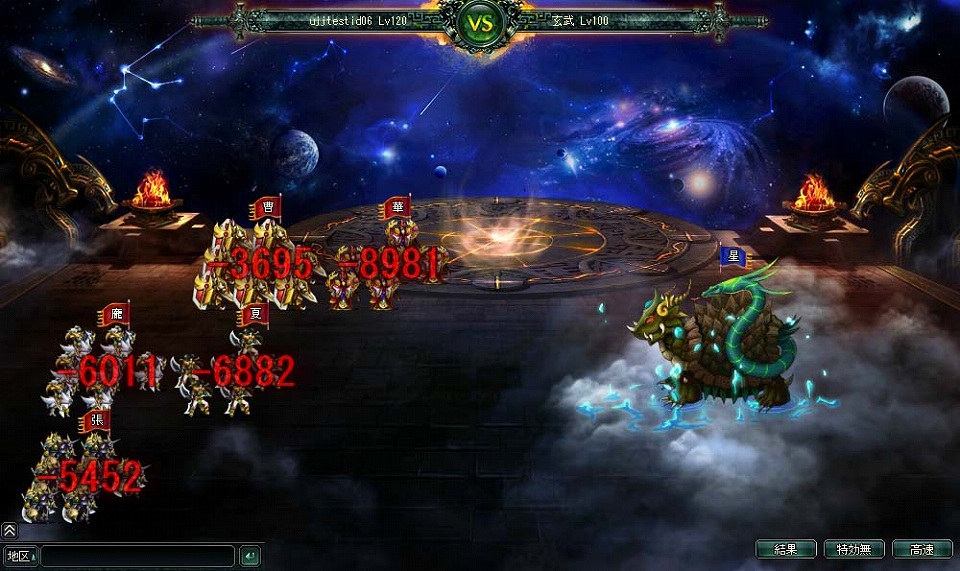This screenshot has height=571, width=960.
Task: Expand chat panel with double-arrow button
Action: pos(9,531)
